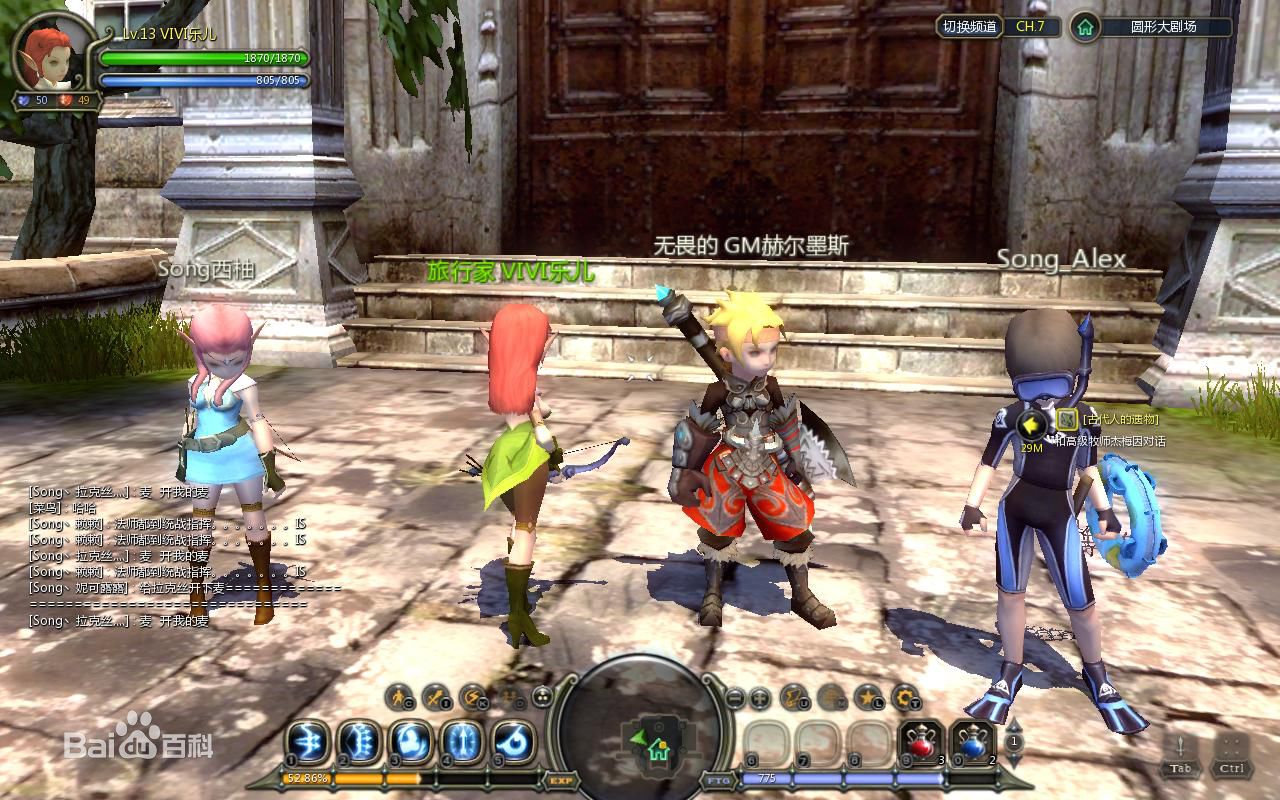Zoom out the minimap with minus button
The image size is (1280, 800).
pos(735,698)
